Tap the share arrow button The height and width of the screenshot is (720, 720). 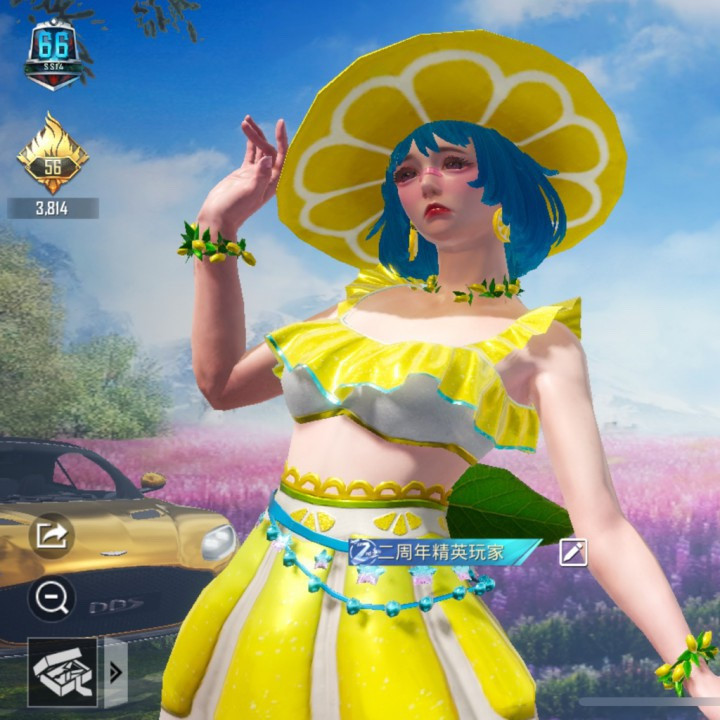(x=51, y=535)
